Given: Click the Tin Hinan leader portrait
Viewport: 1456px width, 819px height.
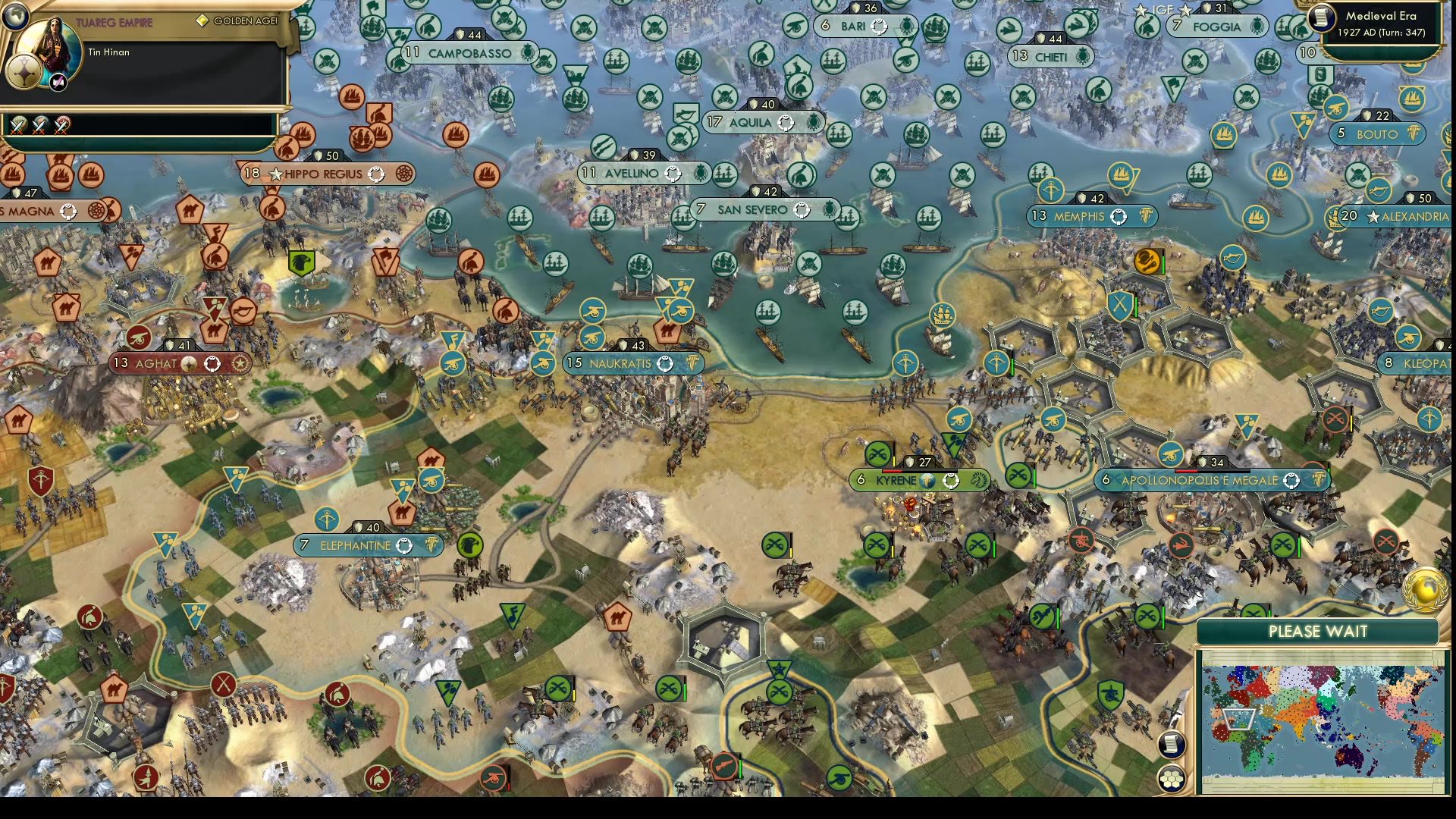Looking at the screenshot, I should pyautogui.click(x=49, y=49).
